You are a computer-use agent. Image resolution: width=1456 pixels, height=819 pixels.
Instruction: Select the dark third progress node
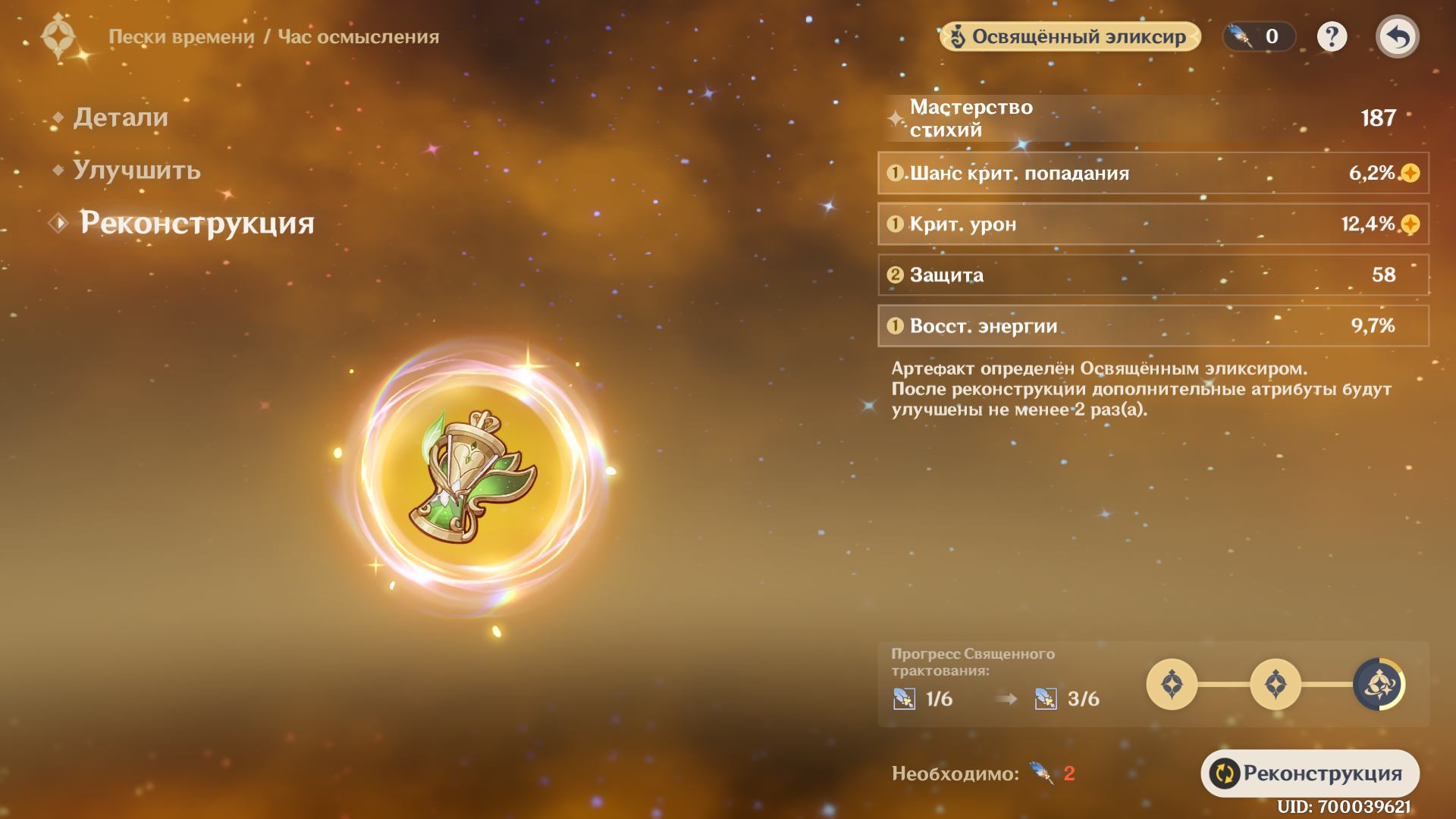[x=1379, y=684]
